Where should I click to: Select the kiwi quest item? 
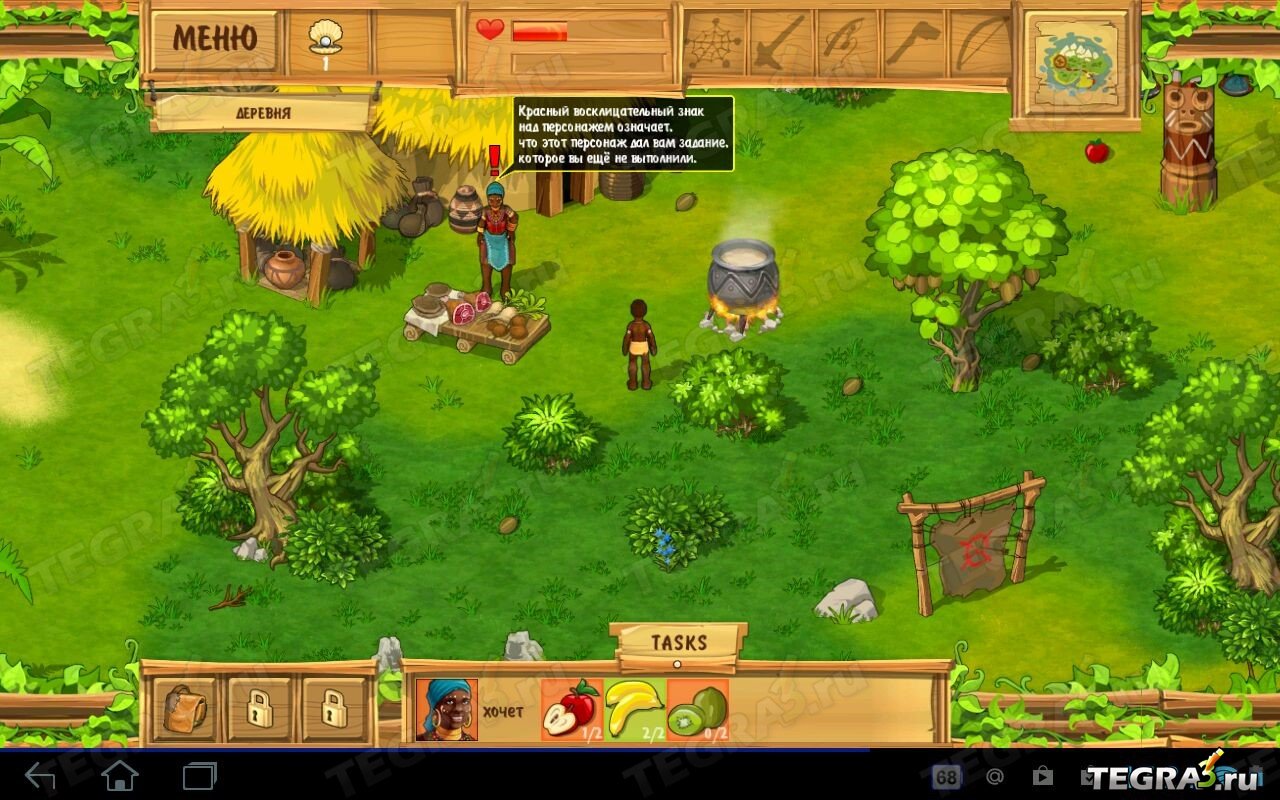click(x=697, y=710)
